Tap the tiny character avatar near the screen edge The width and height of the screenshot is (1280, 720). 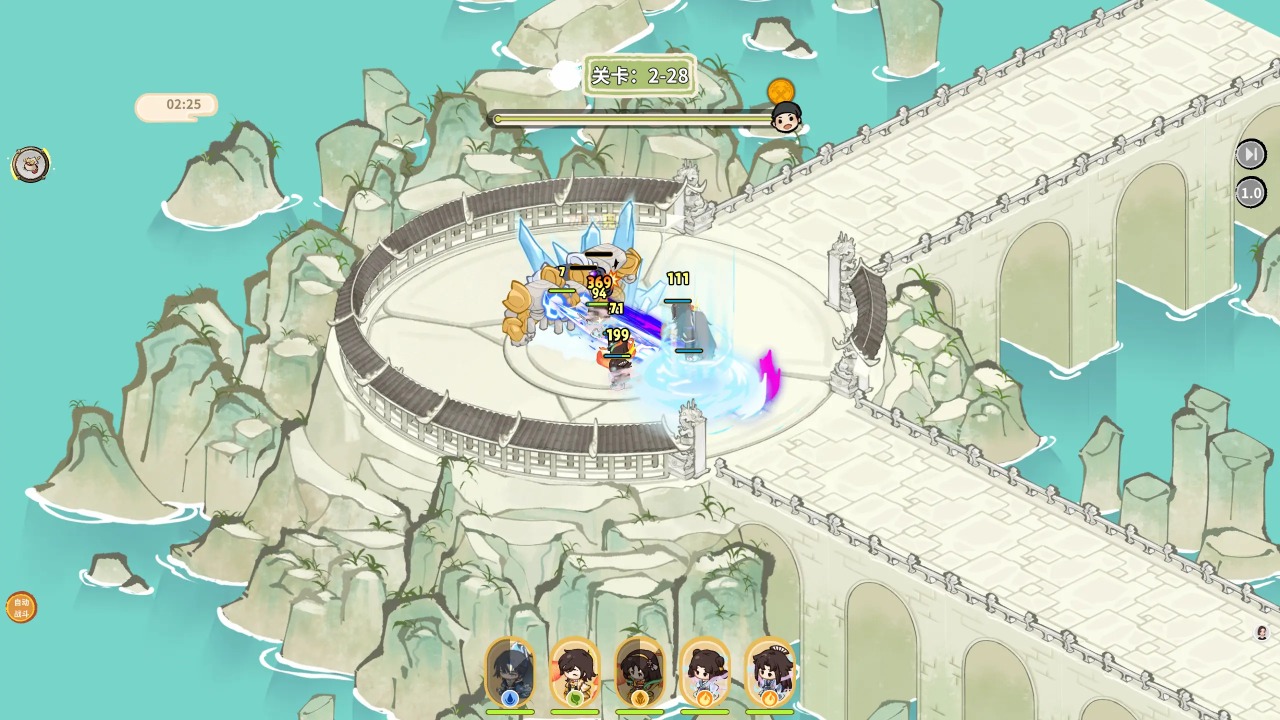[x=1262, y=632]
